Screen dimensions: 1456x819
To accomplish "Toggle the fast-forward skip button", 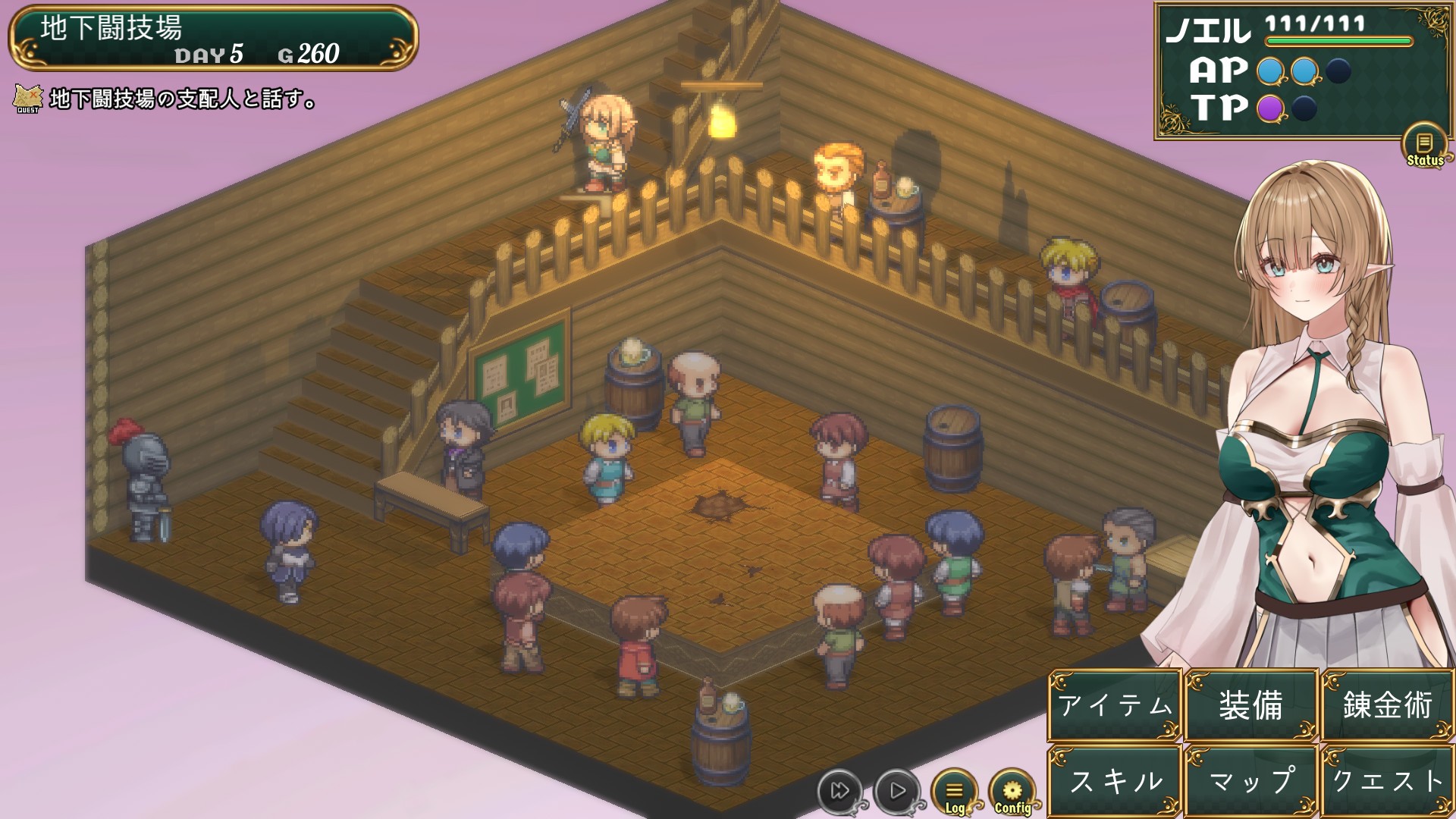I will click(839, 791).
